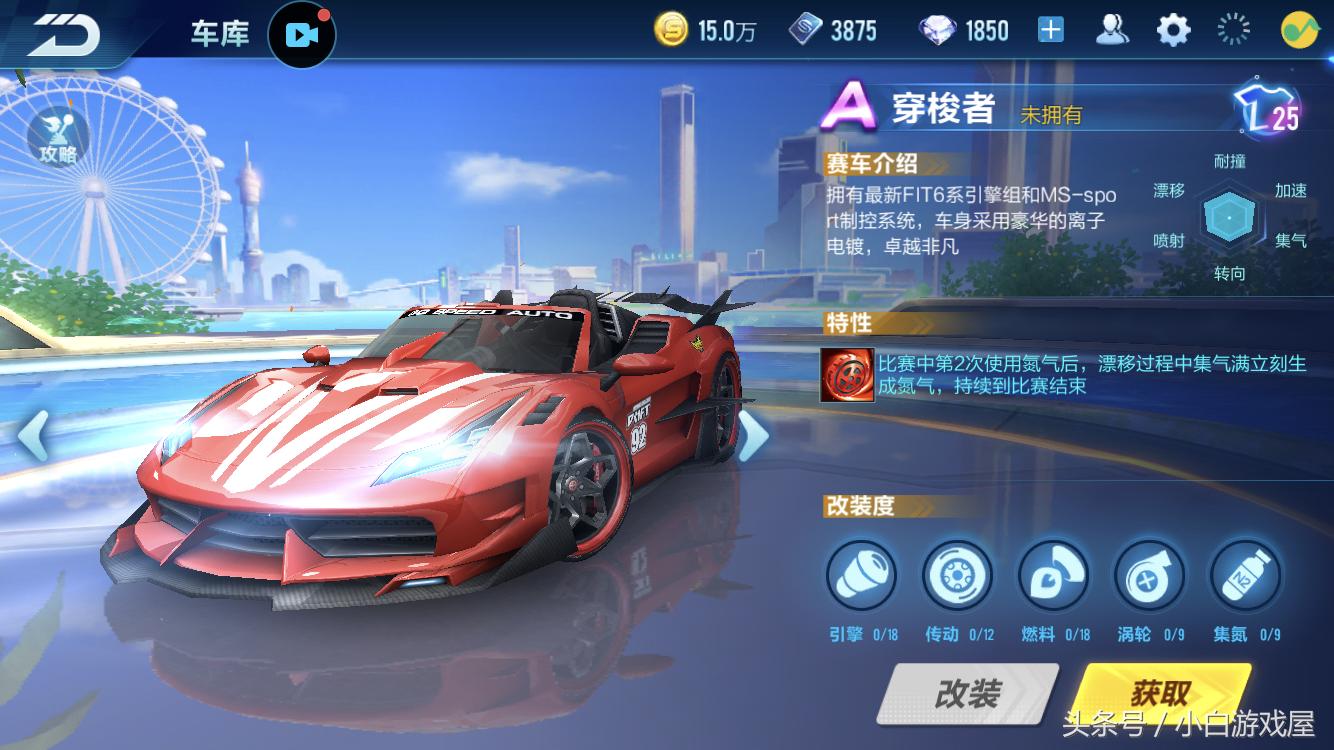Image resolution: width=1334 pixels, height=750 pixels.
Task: Tap the hexagon stat radar control
Action: pos(1230,219)
